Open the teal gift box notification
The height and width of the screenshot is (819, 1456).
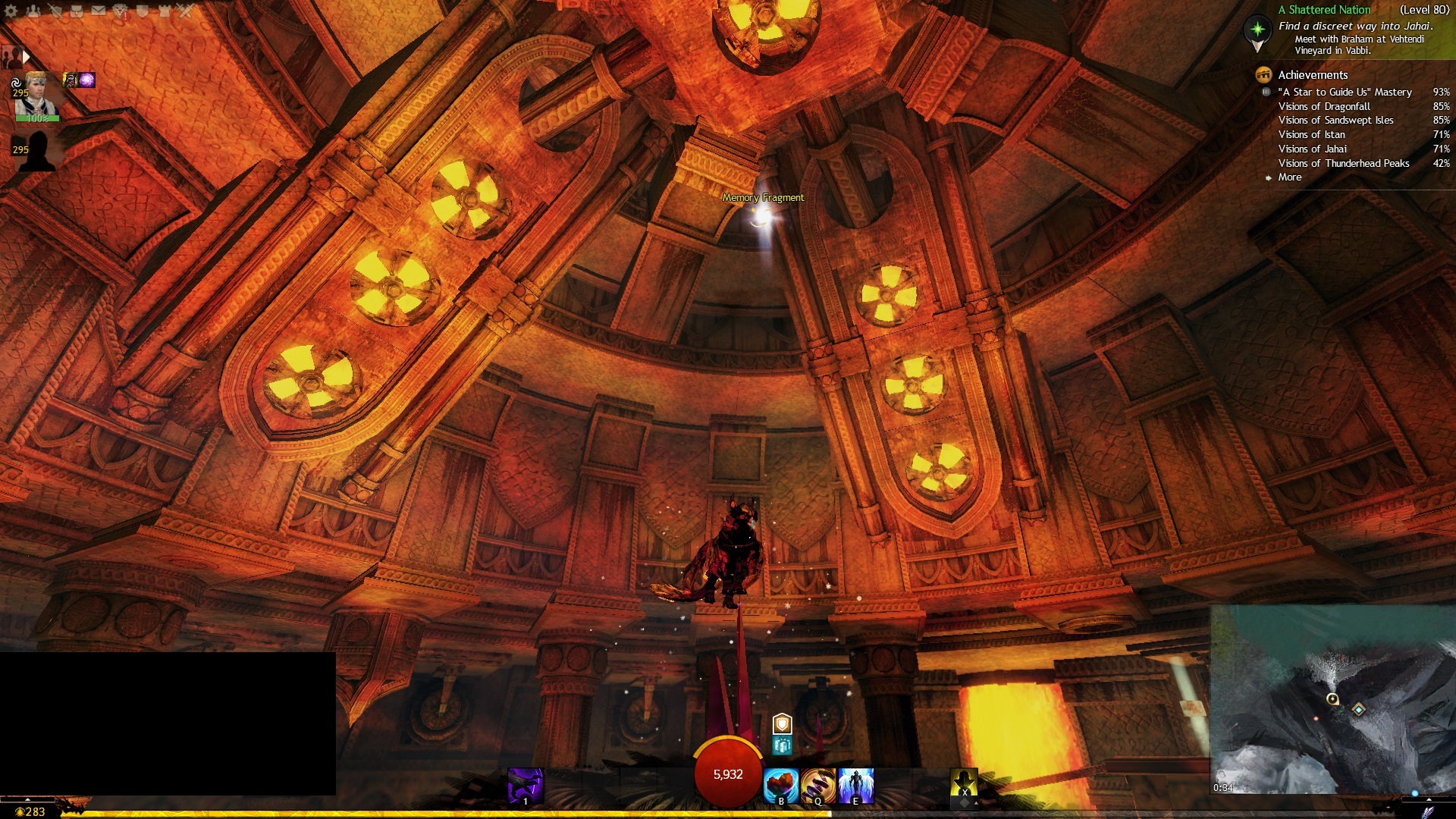[x=782, y=746]
